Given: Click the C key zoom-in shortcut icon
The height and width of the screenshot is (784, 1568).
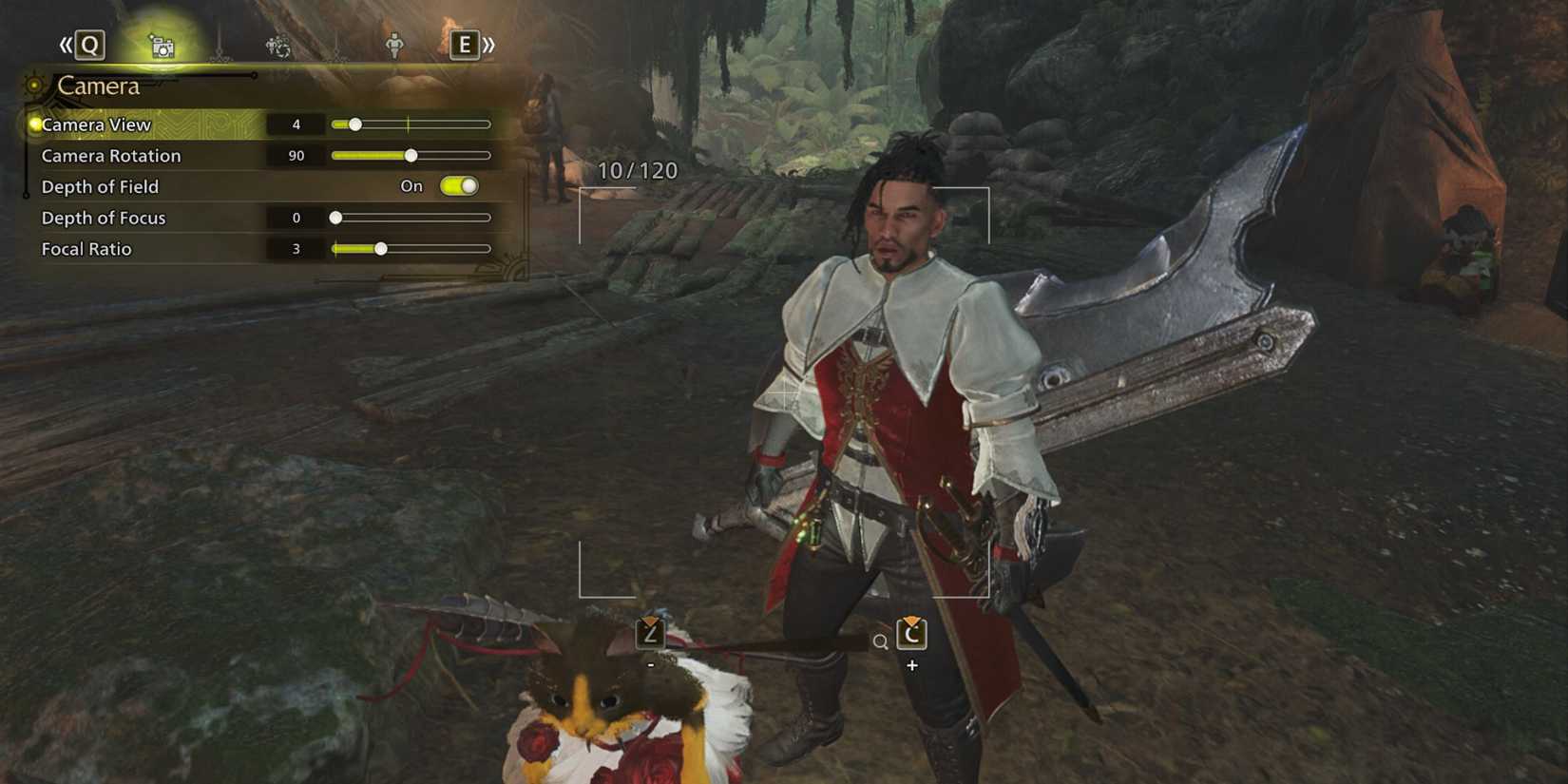Looking at the screenshot, I should pos(911,633).
